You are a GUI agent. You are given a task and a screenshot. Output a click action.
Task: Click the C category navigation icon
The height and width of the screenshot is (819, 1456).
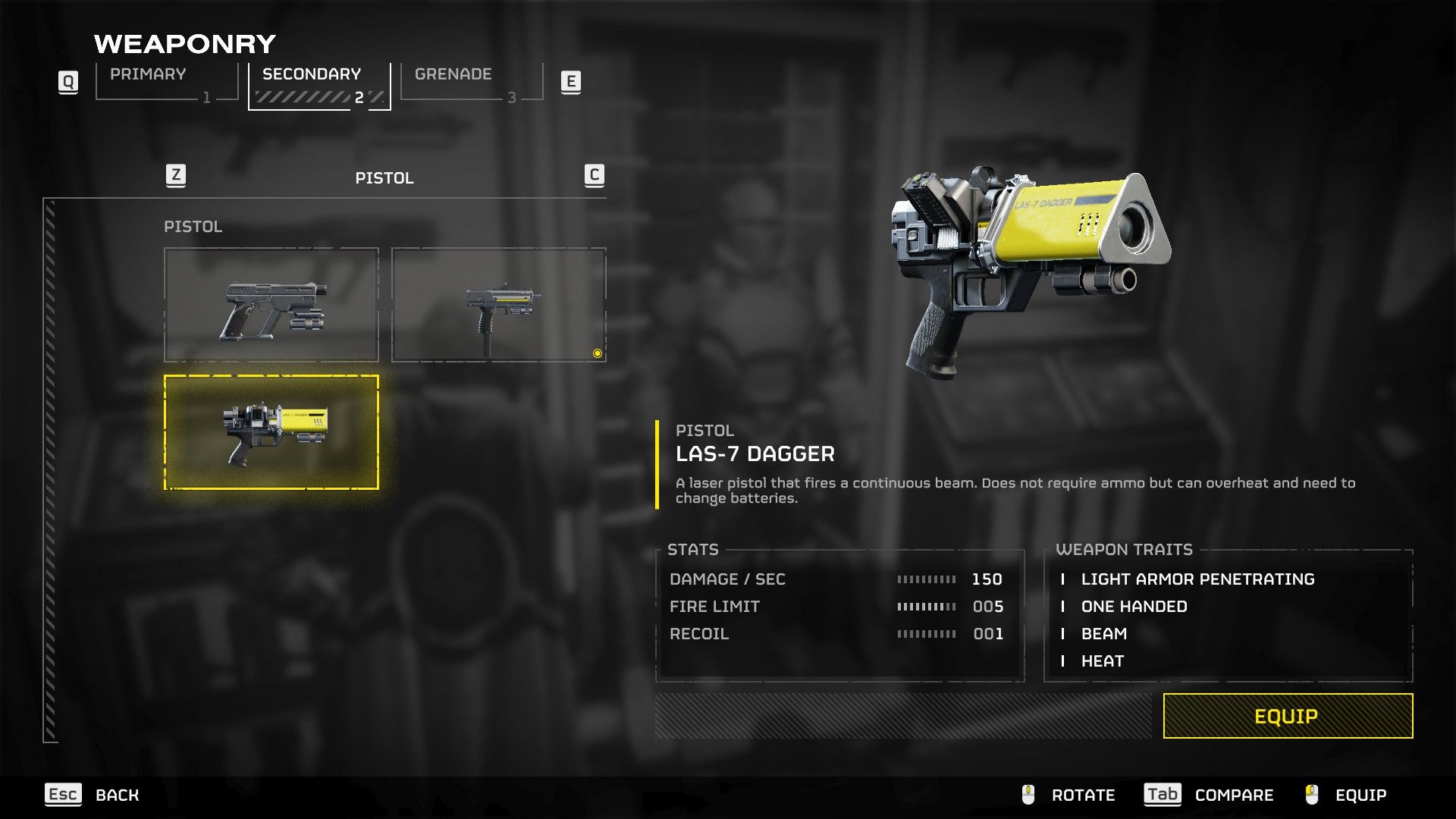594,175
